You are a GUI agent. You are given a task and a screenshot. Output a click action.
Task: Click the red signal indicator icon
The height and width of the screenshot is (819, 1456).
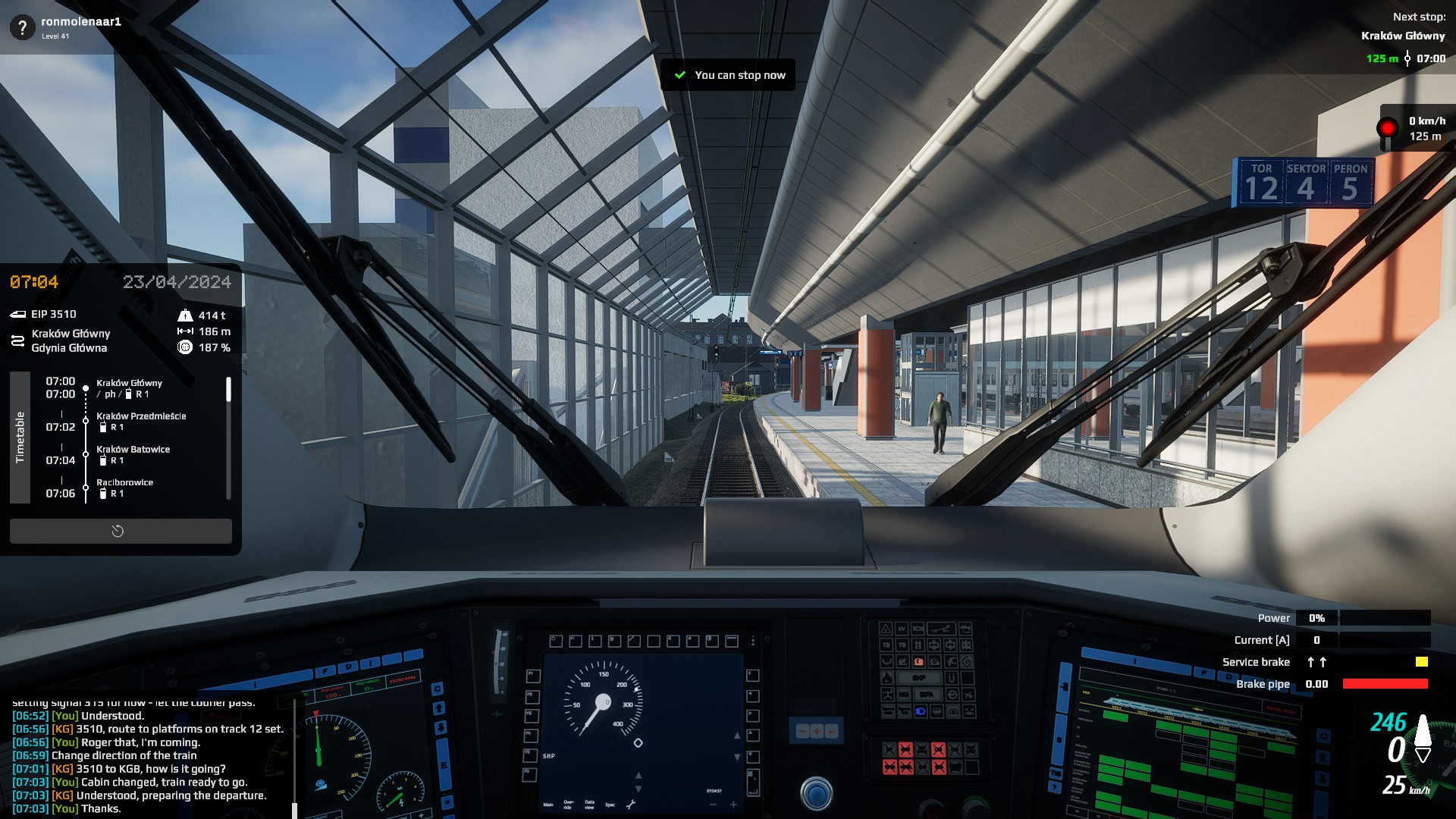1387,128
